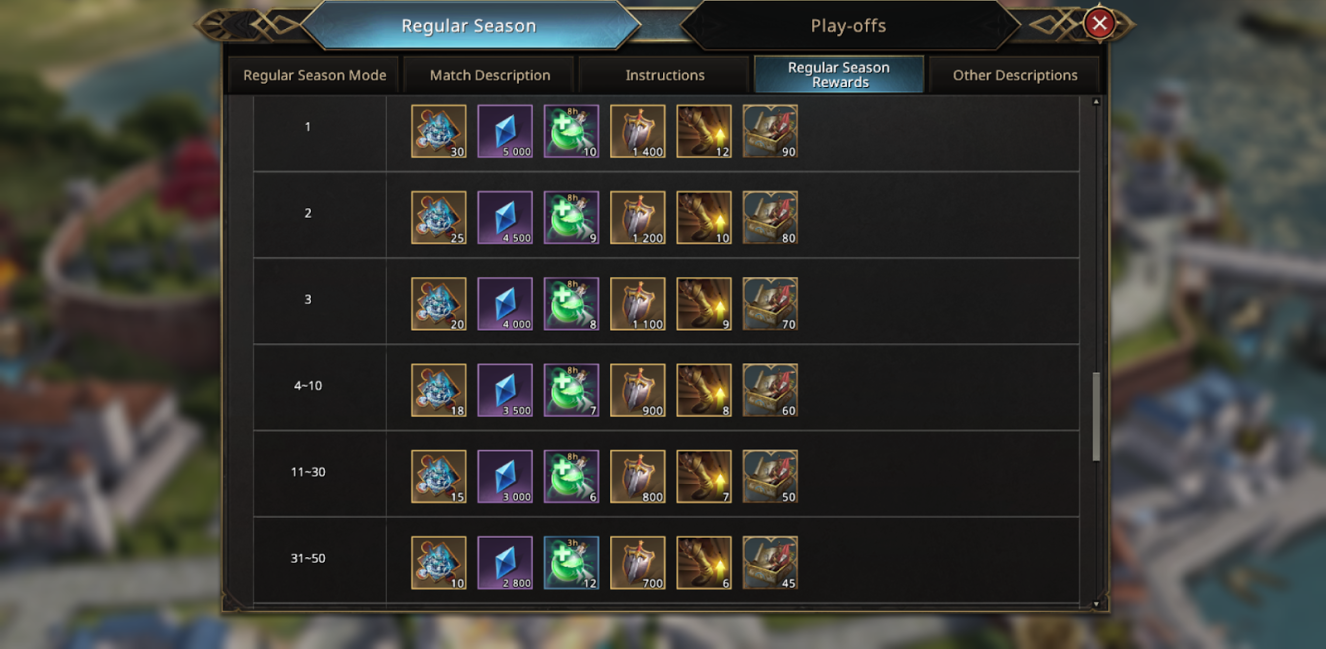Inspect rank 2 armor reward of 25
Viewport: 1326px width, 649px height.
pyautogui.click(x=439, y=218)
